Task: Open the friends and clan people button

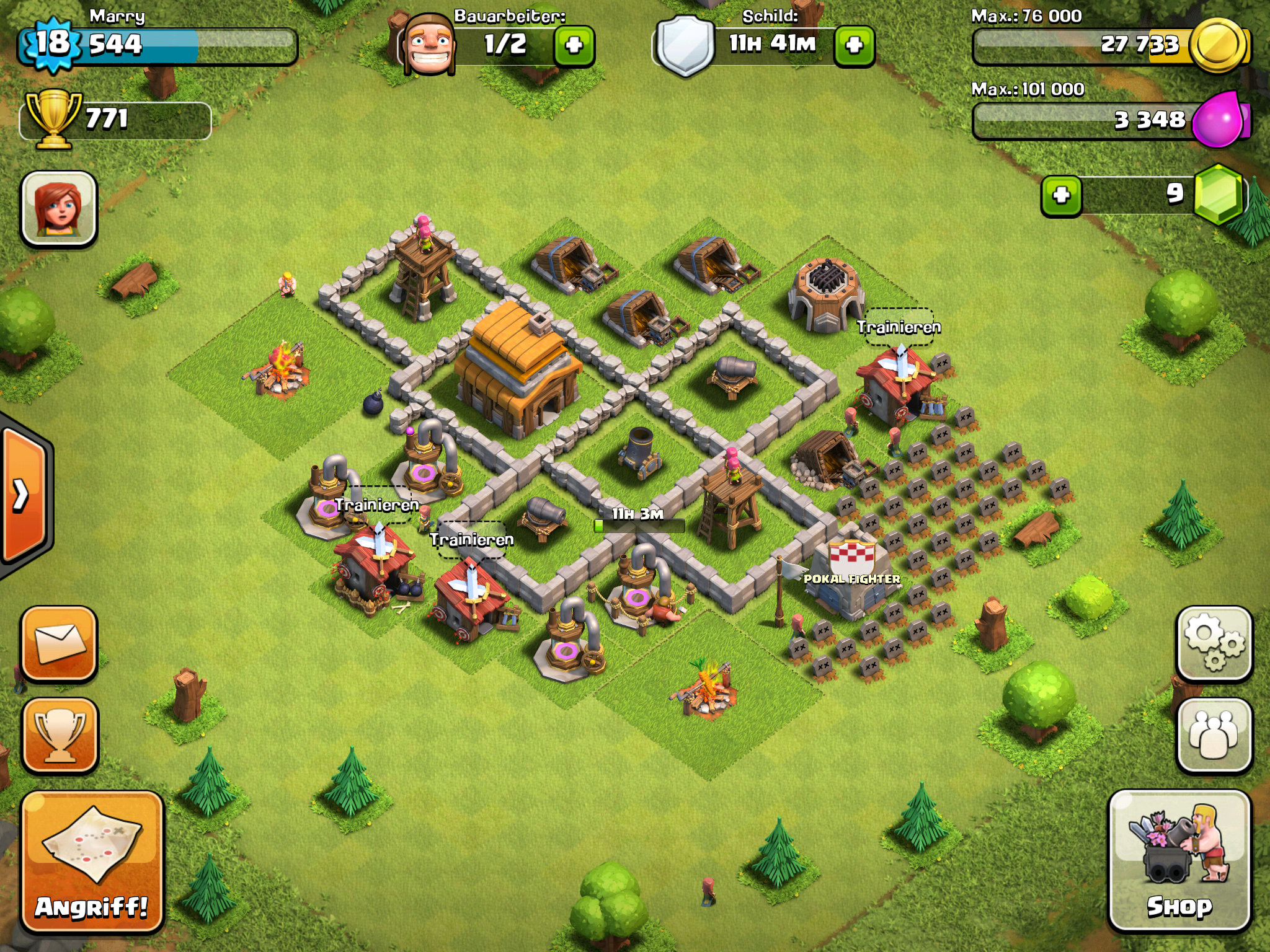Action: click(x=1214, y=735)
